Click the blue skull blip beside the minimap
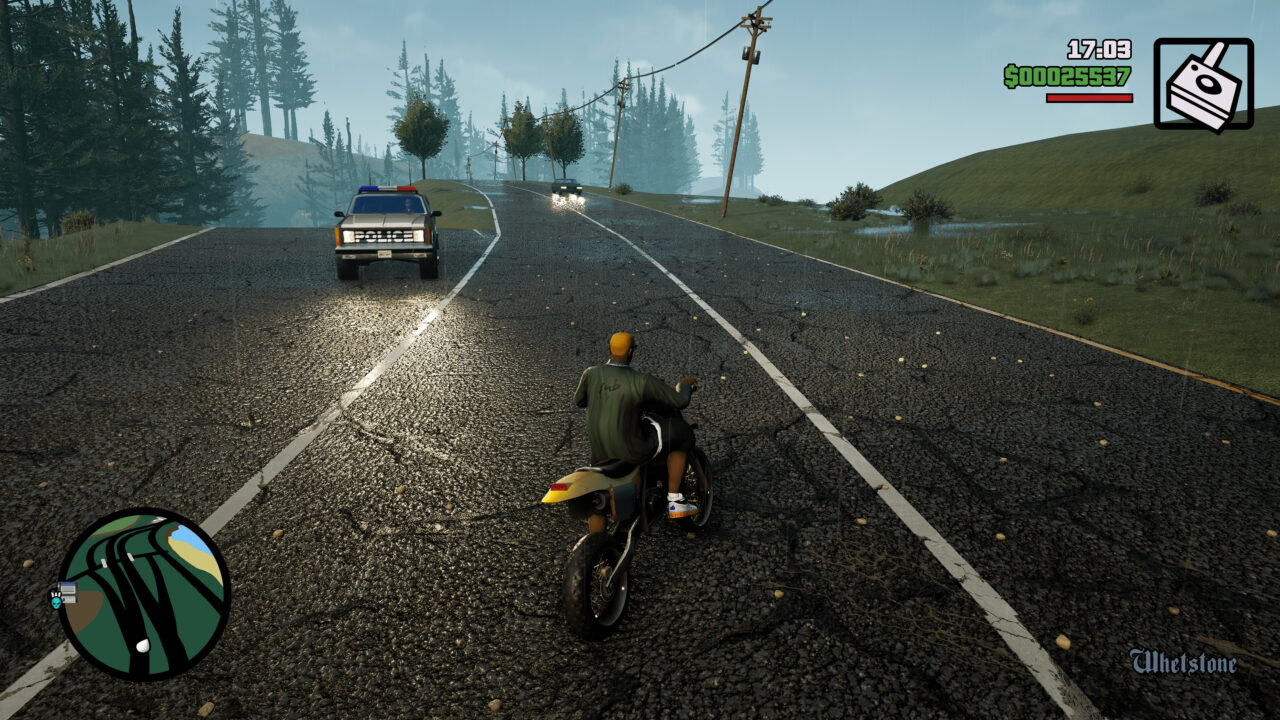 56,602
